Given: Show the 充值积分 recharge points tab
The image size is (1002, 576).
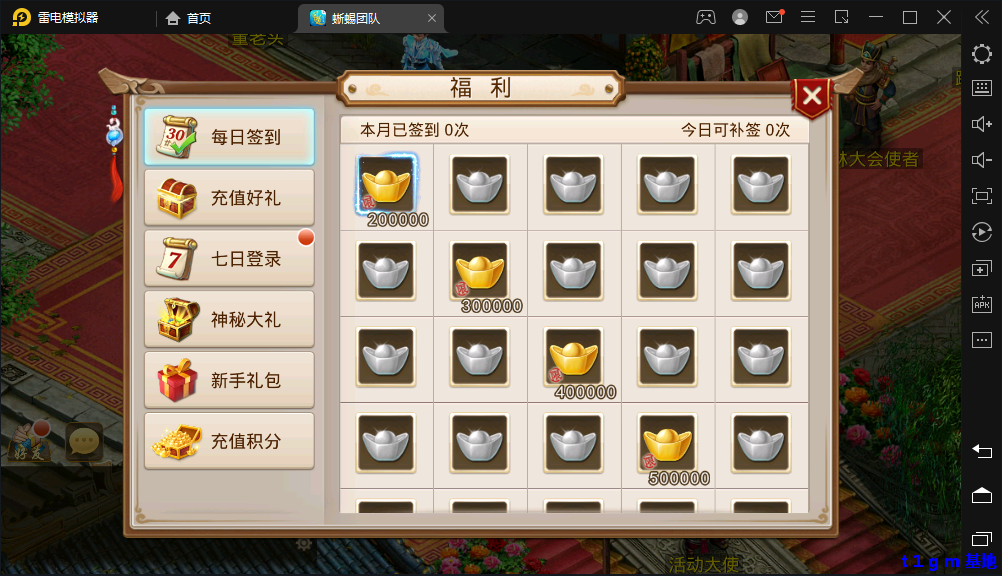Looking at the screenshot, I should (x=229, y=441).
